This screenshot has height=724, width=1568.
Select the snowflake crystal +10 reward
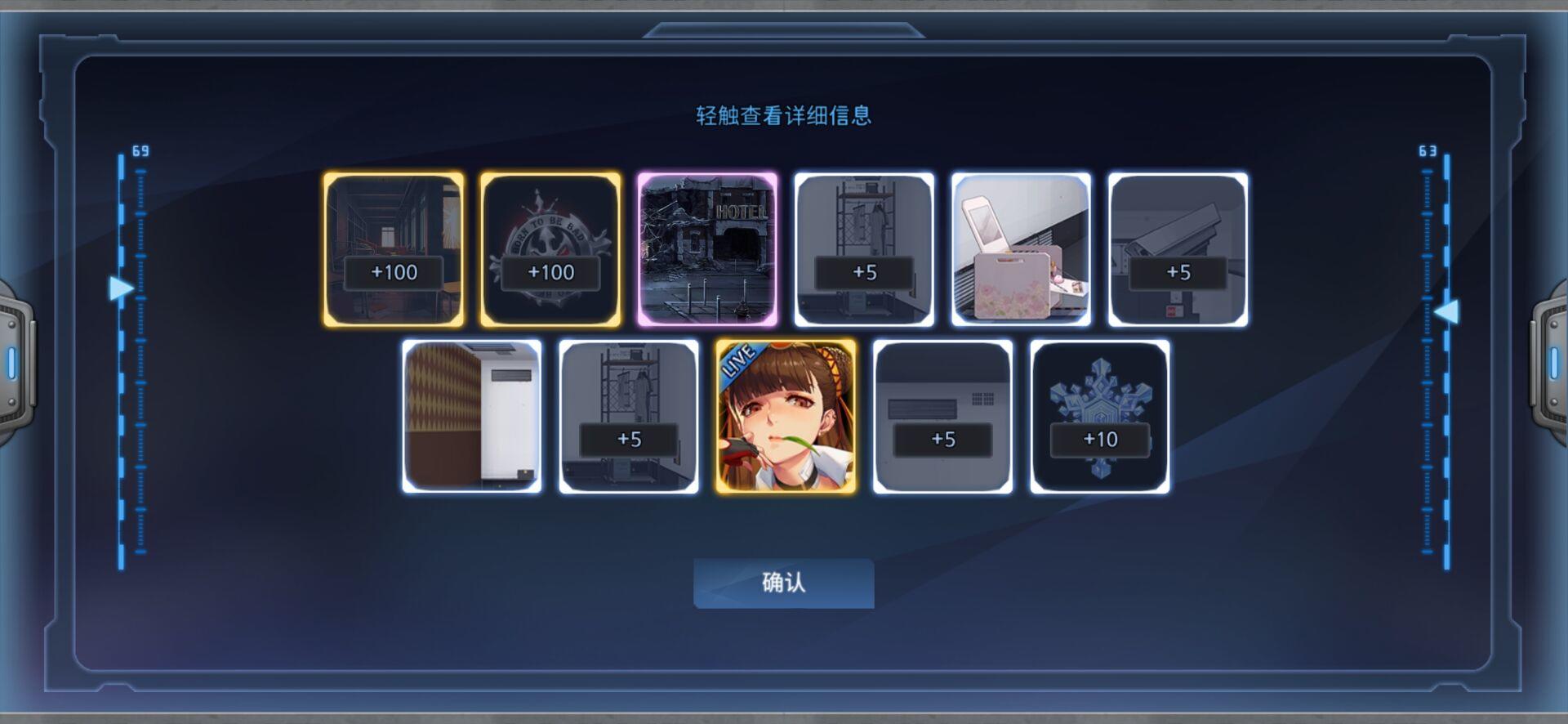pos(1098,417)
